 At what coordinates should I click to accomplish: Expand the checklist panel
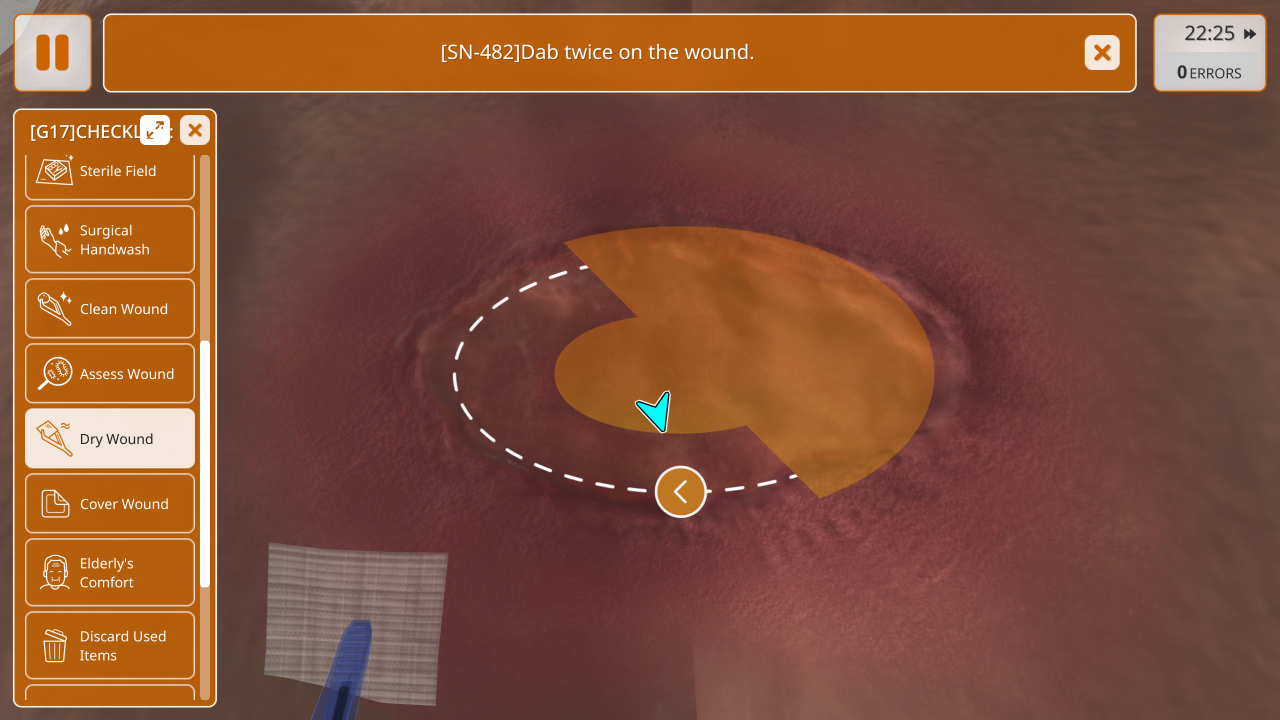[155, 130]
